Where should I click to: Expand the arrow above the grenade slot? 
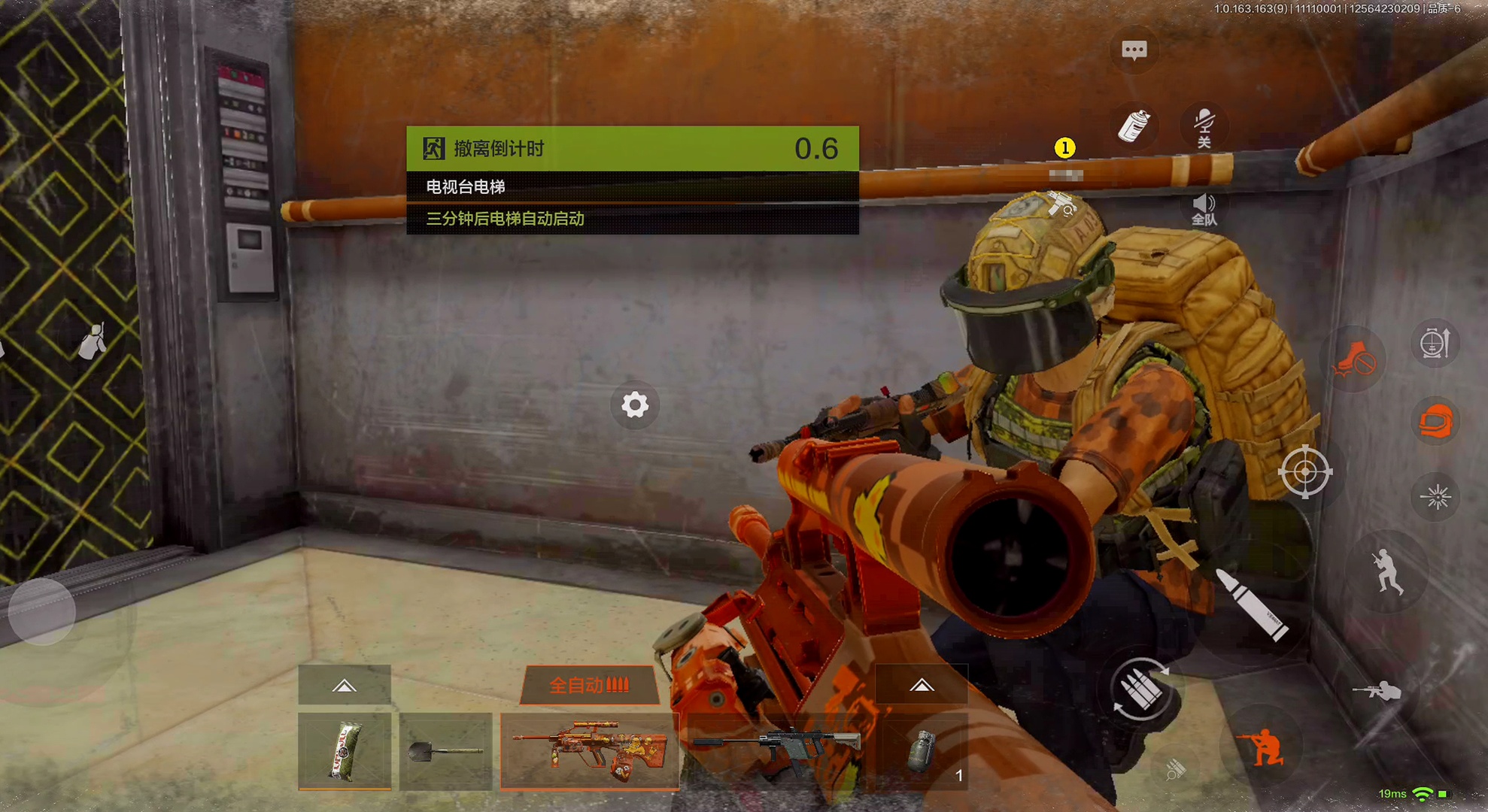pos(922,685)
